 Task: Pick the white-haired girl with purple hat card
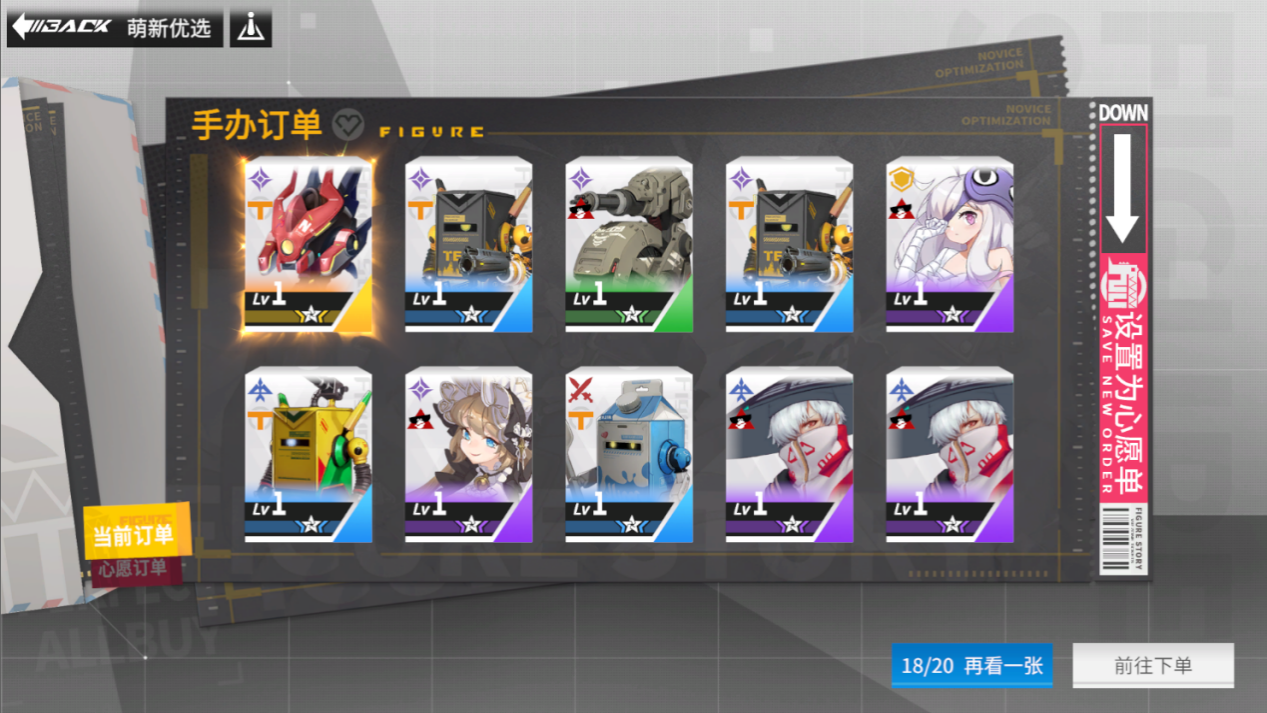click(x=950, y=244)
